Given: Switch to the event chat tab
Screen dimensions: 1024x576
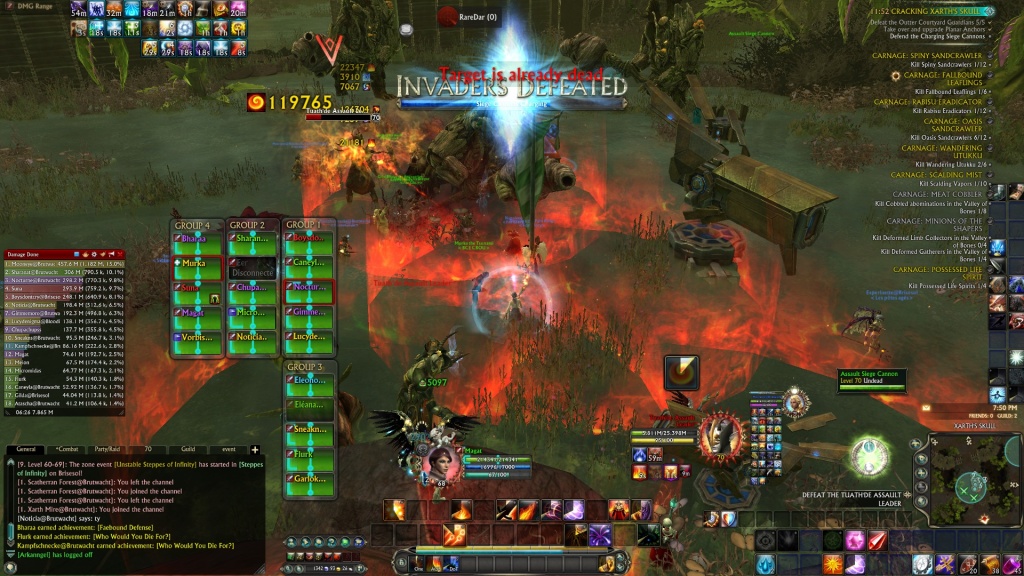Looking at the screenshot, I should tap(228, 450).
